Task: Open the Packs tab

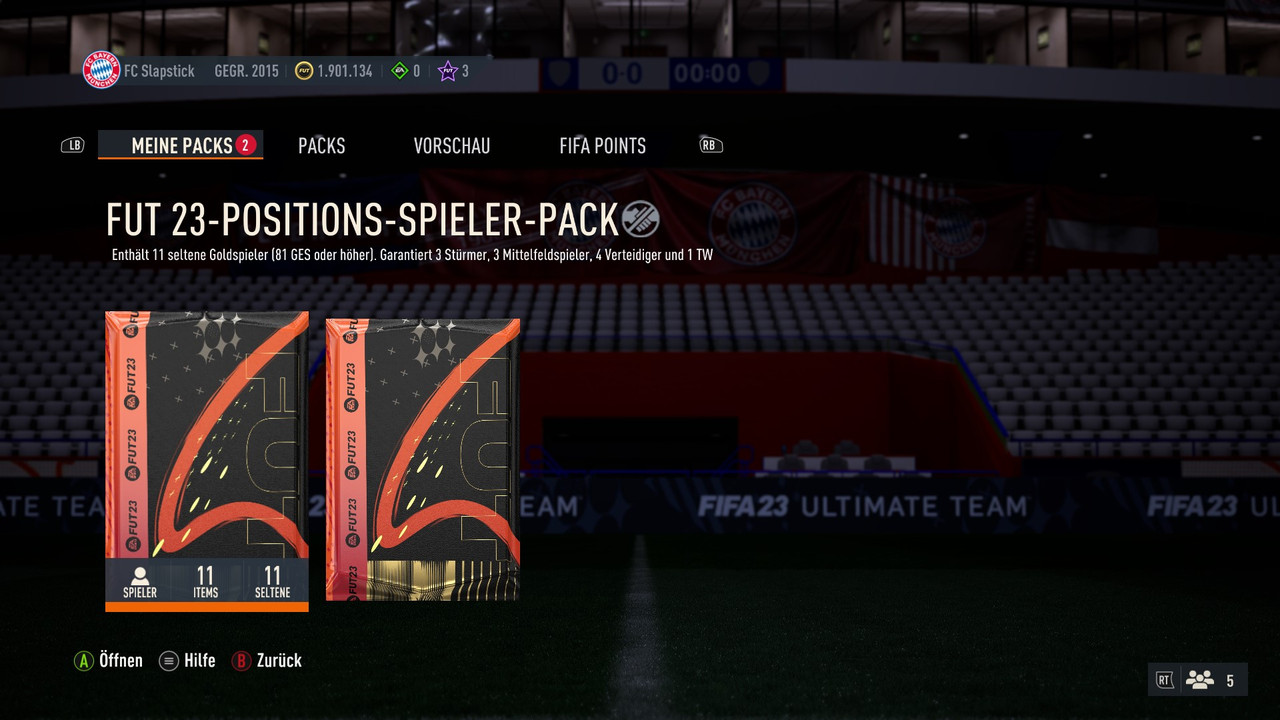Action: (x=322, y=146)
